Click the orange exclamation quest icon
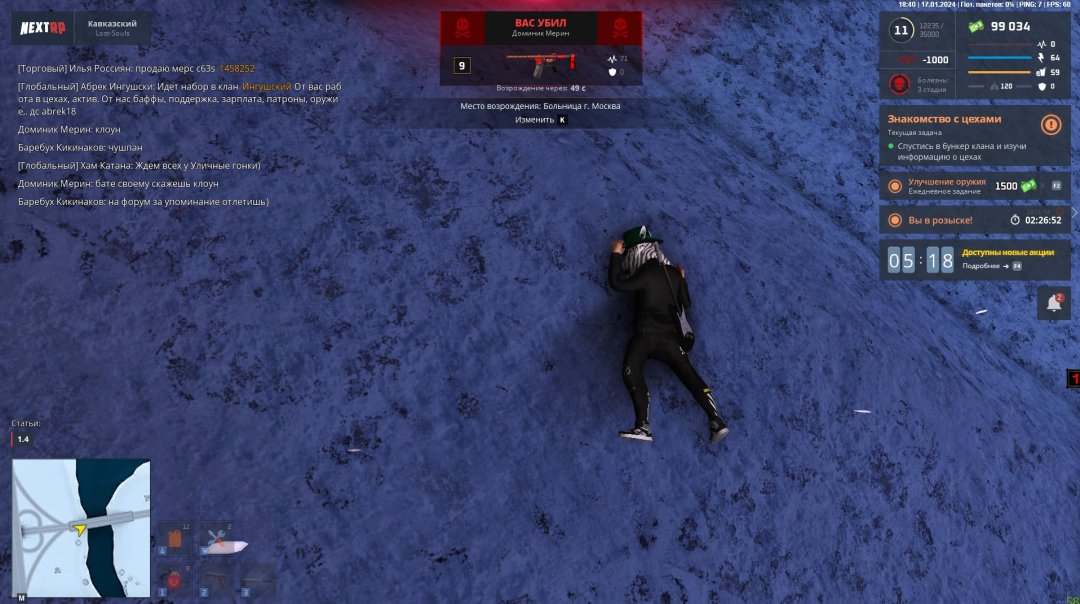This screenshot has height=604, width=1080. coord(1050,125)
